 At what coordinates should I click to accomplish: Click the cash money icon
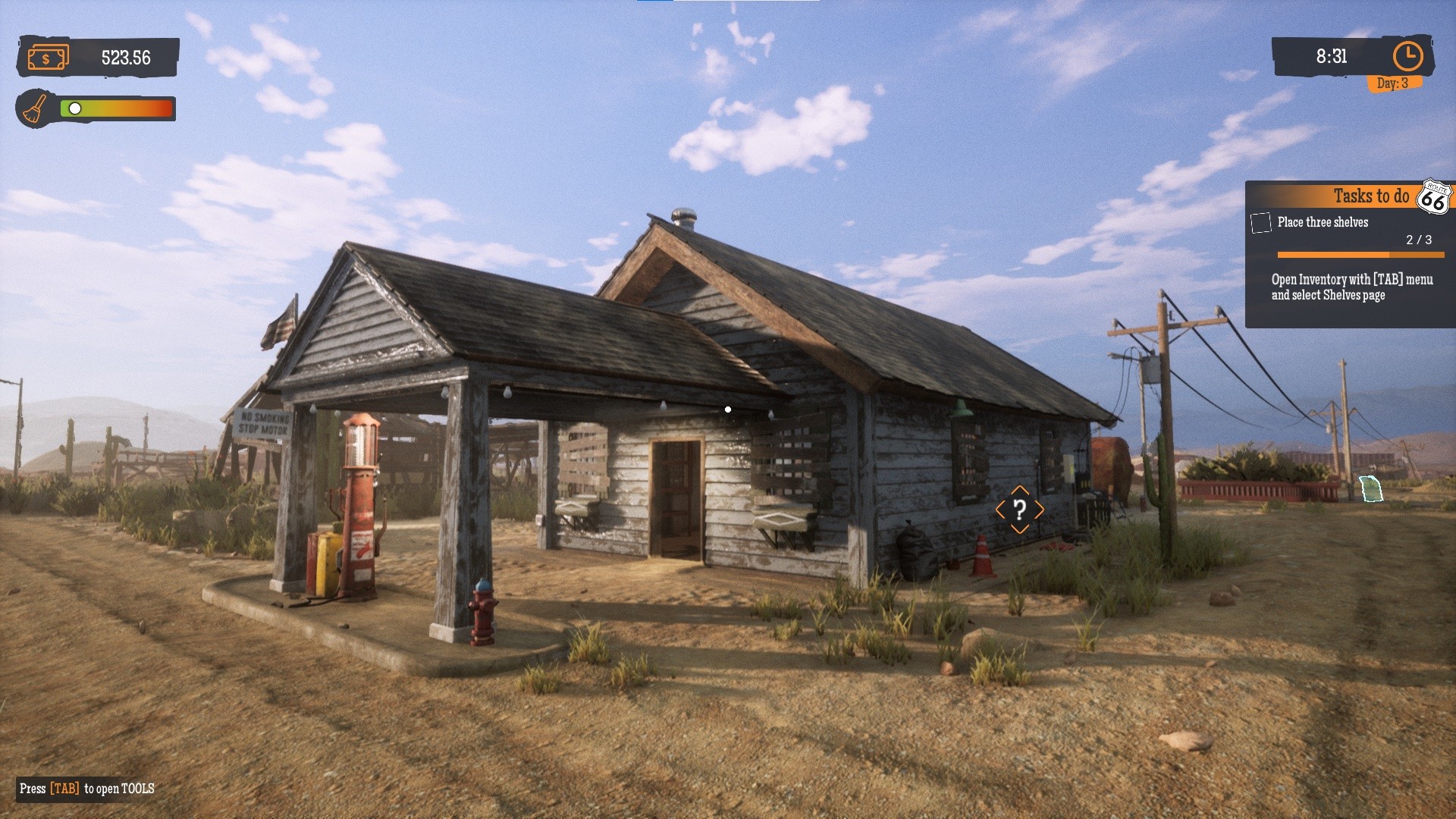point(48,58)
